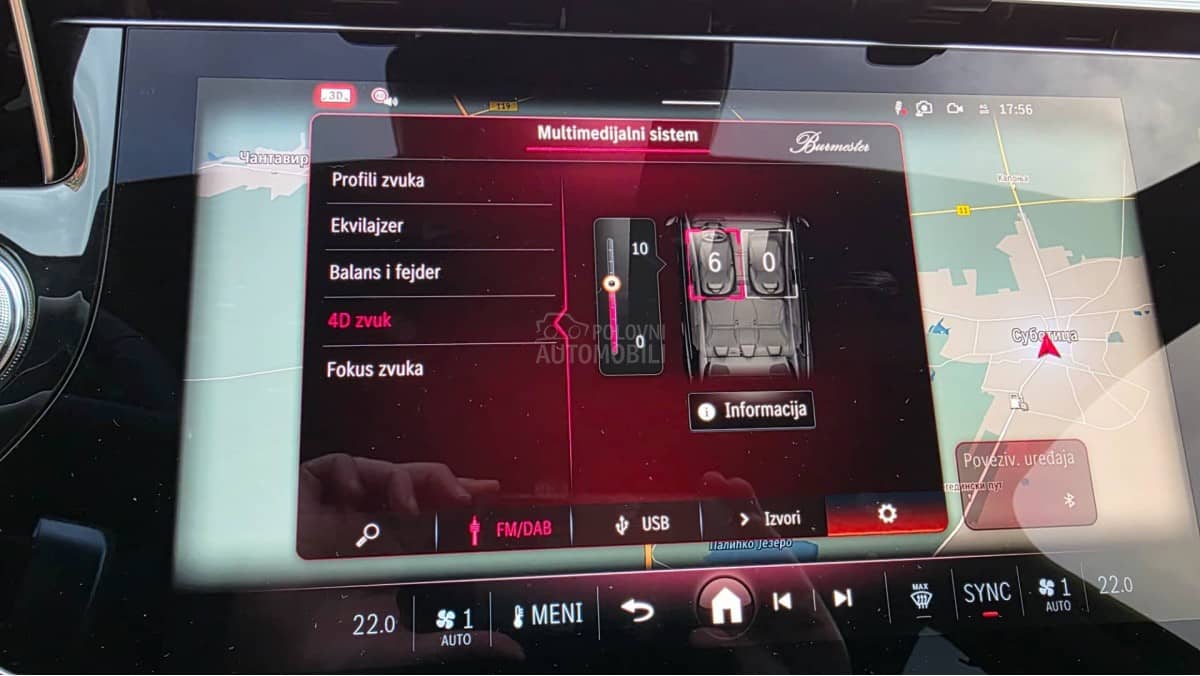The width and height of the screenshot is (1200, 676).
Task: Go to the home screen
Action: [725, 605]
